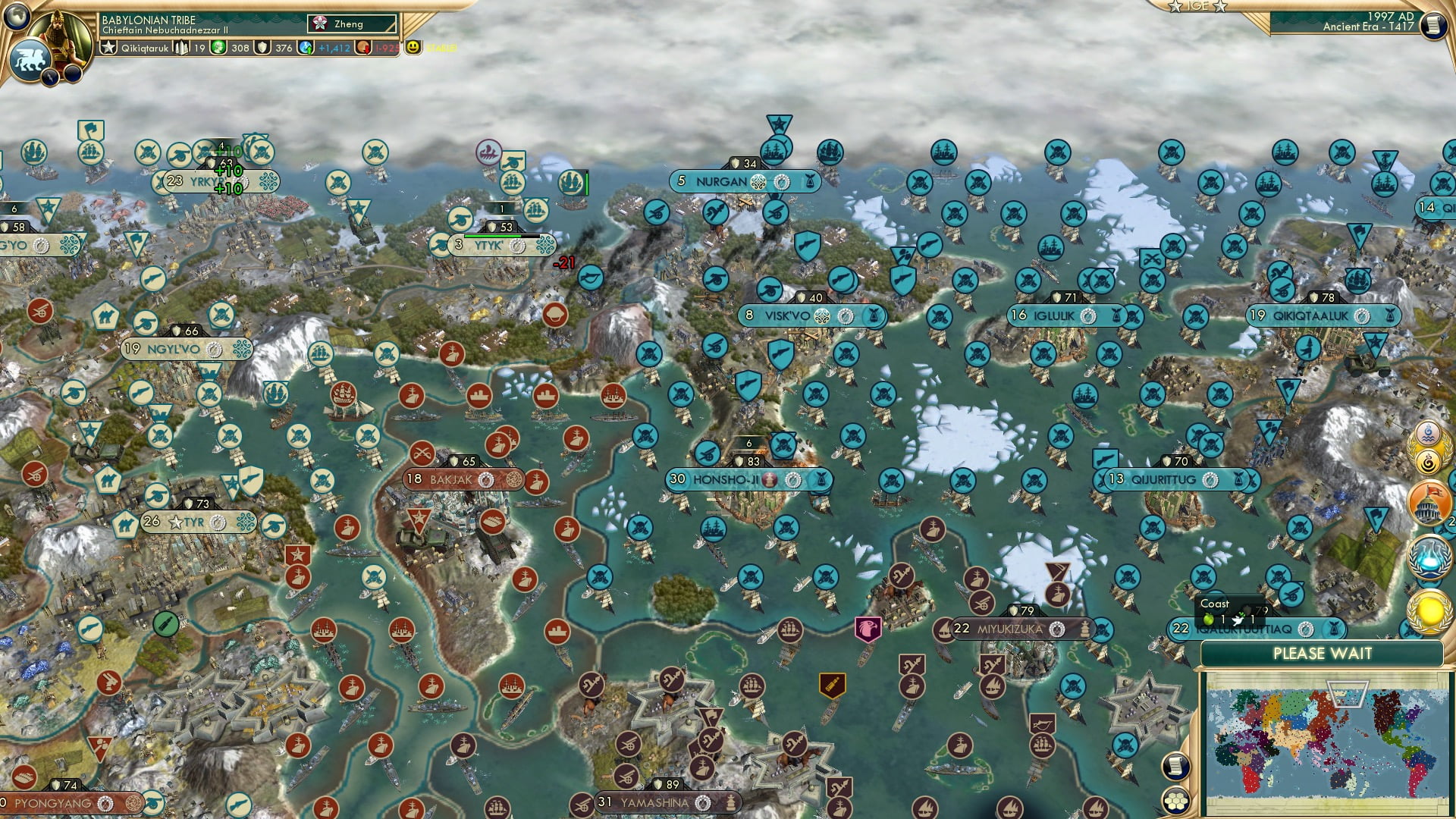Select the blue trophy banner icon above Nurgan
This screenshot has width=1456, height=819.
tap(779, 126)
